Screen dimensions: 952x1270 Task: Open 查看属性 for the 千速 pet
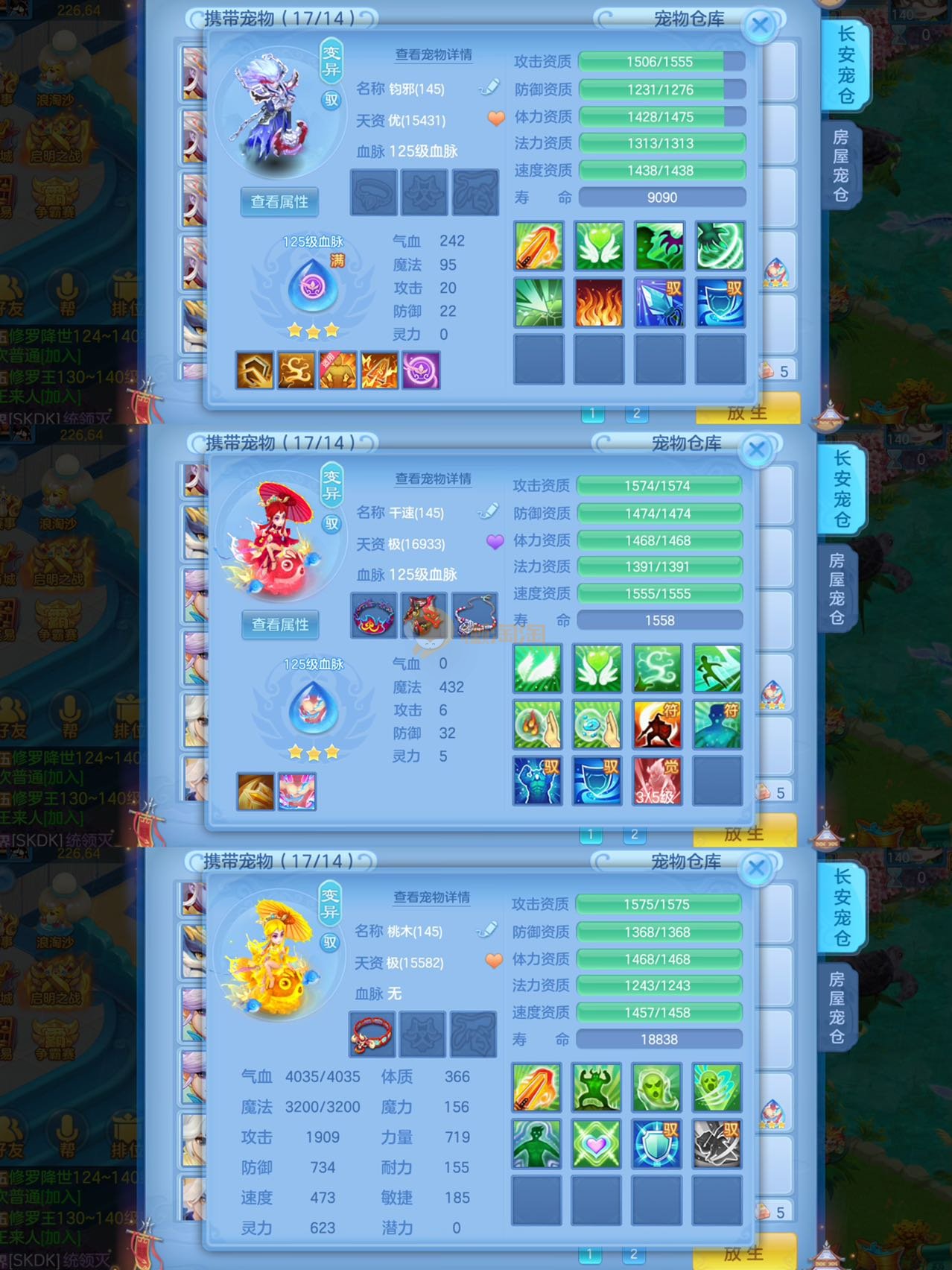coord(280,625)
